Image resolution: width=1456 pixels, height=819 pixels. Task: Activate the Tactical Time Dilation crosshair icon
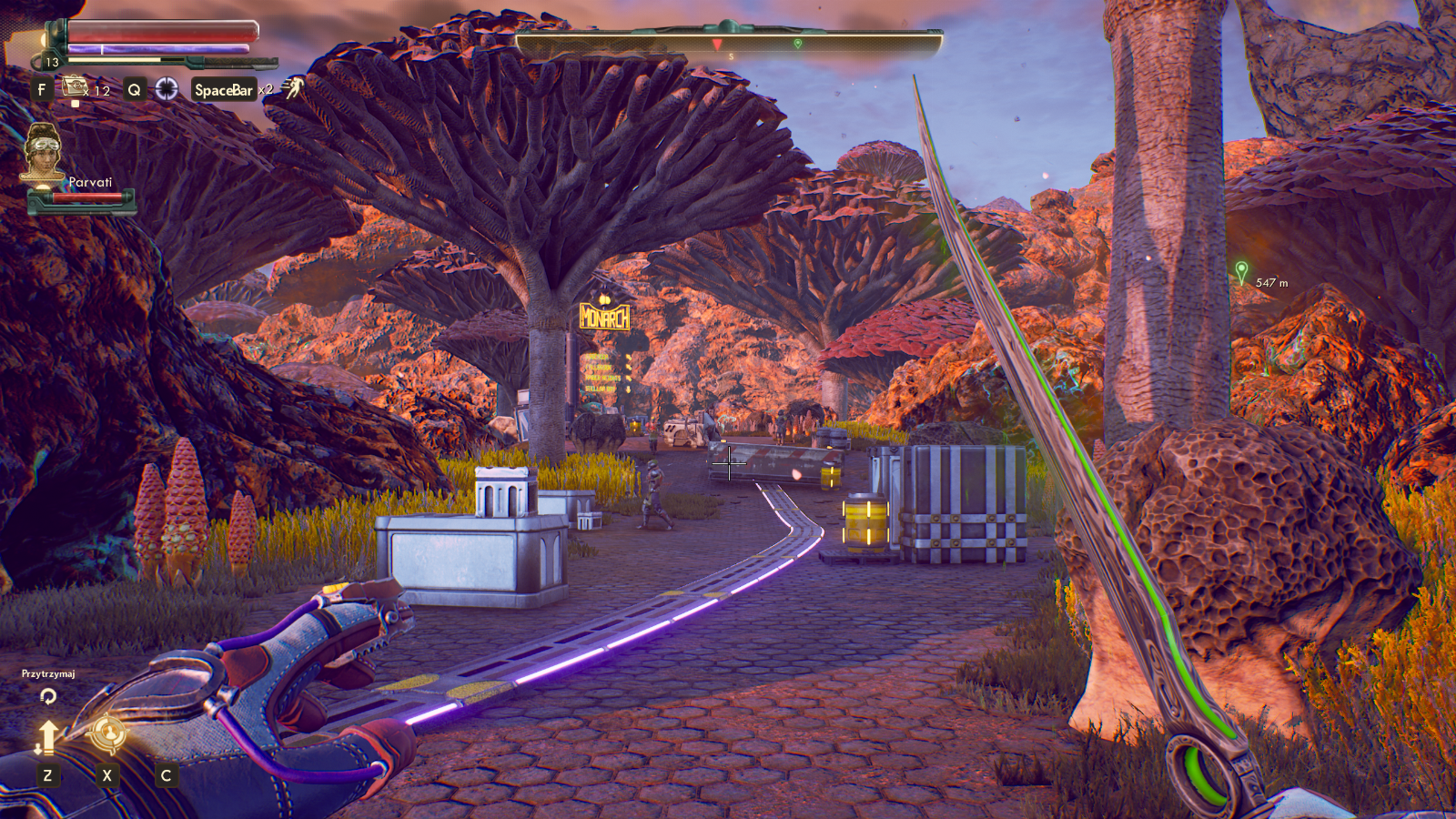[x=167, y=88]
